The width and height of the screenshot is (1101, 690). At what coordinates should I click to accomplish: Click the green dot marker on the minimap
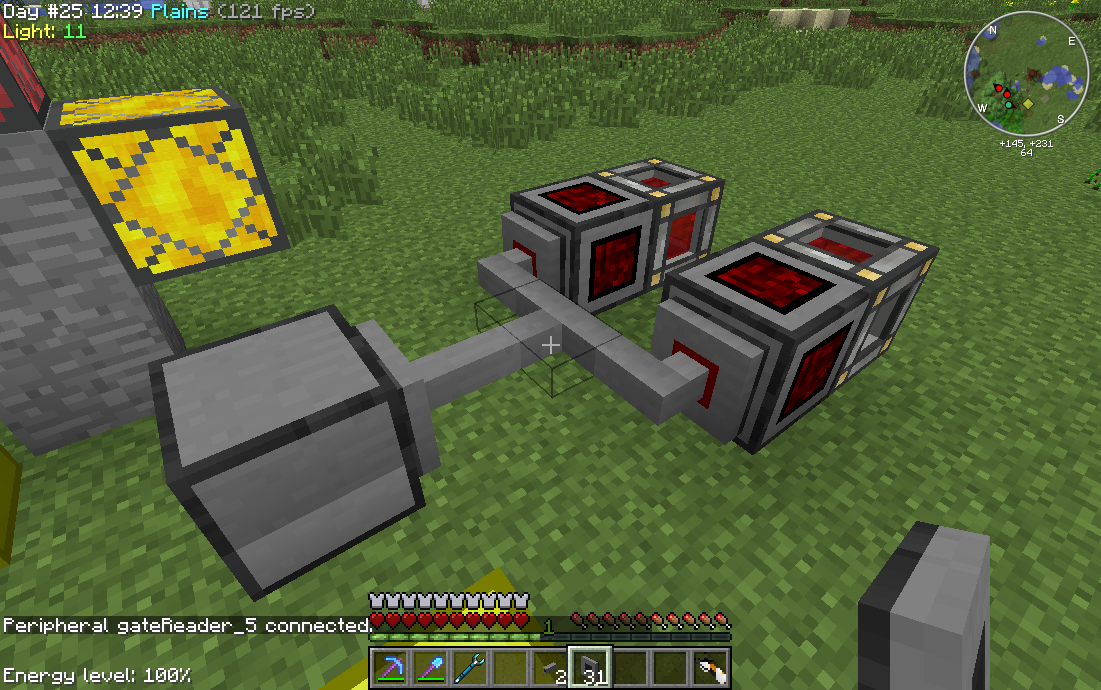(x=1009, y=105)
